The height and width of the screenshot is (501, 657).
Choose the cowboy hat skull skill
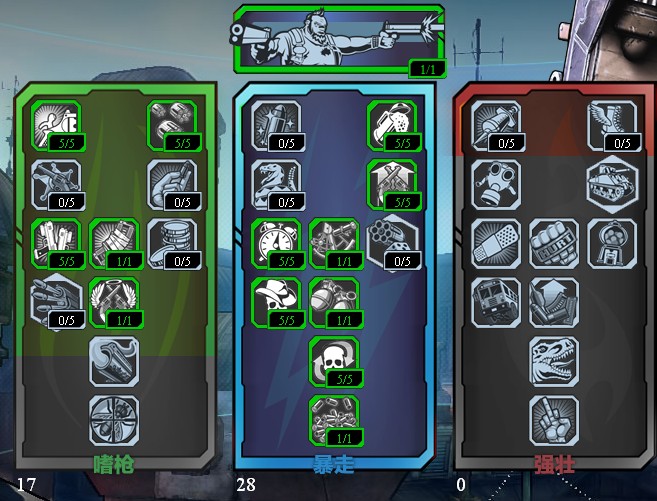(274, 301)
